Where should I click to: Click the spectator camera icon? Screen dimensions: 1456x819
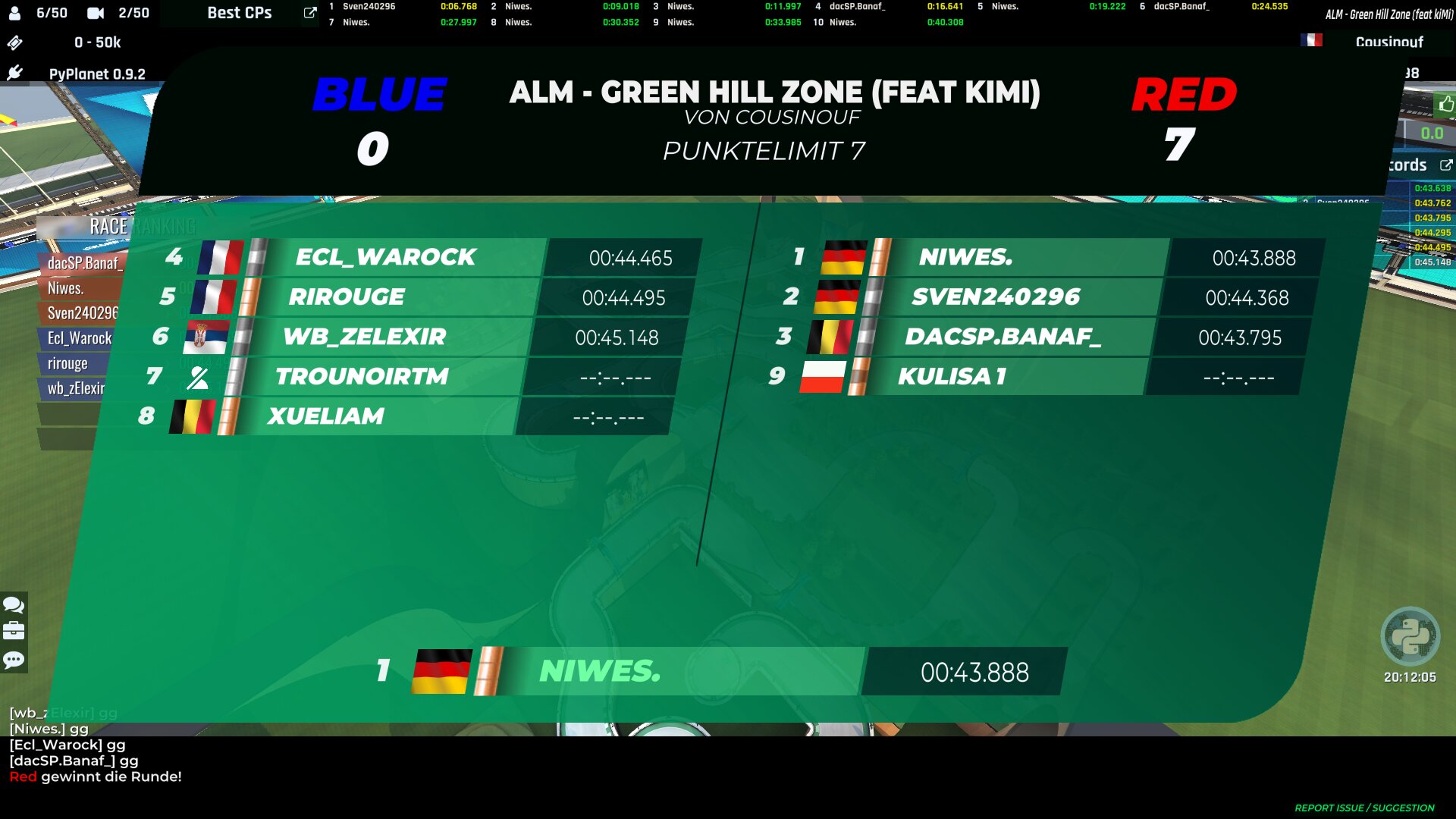[x=96, y=13]
